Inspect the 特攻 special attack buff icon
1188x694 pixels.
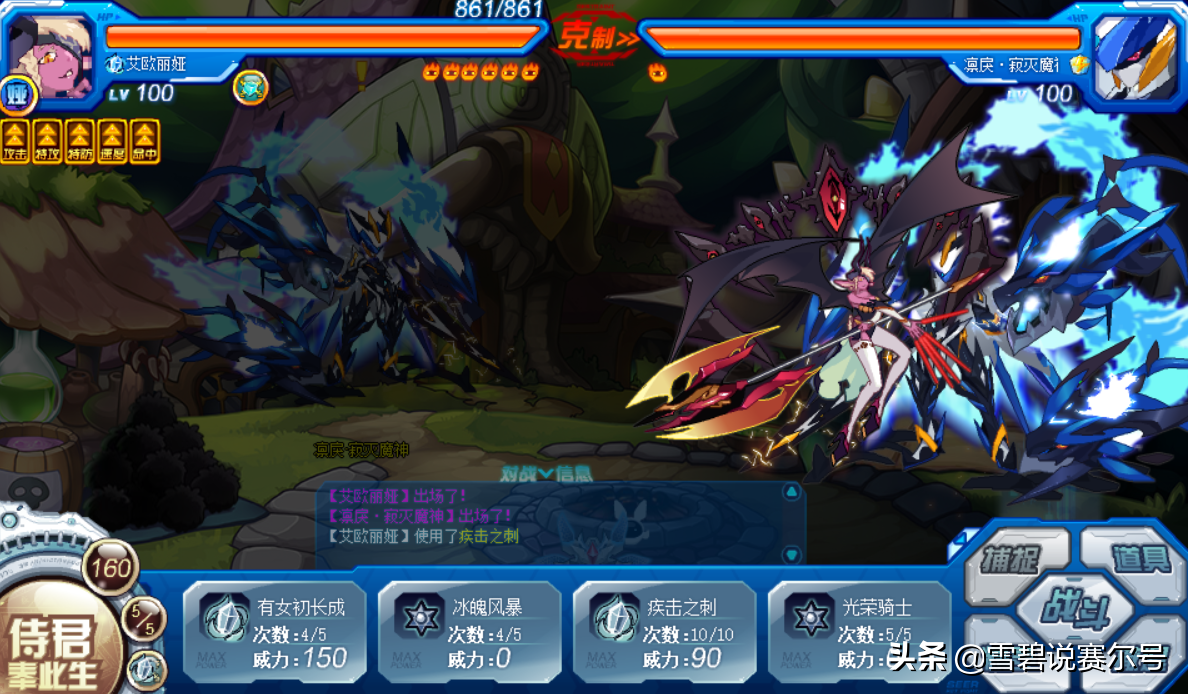[x=48, y=141]
